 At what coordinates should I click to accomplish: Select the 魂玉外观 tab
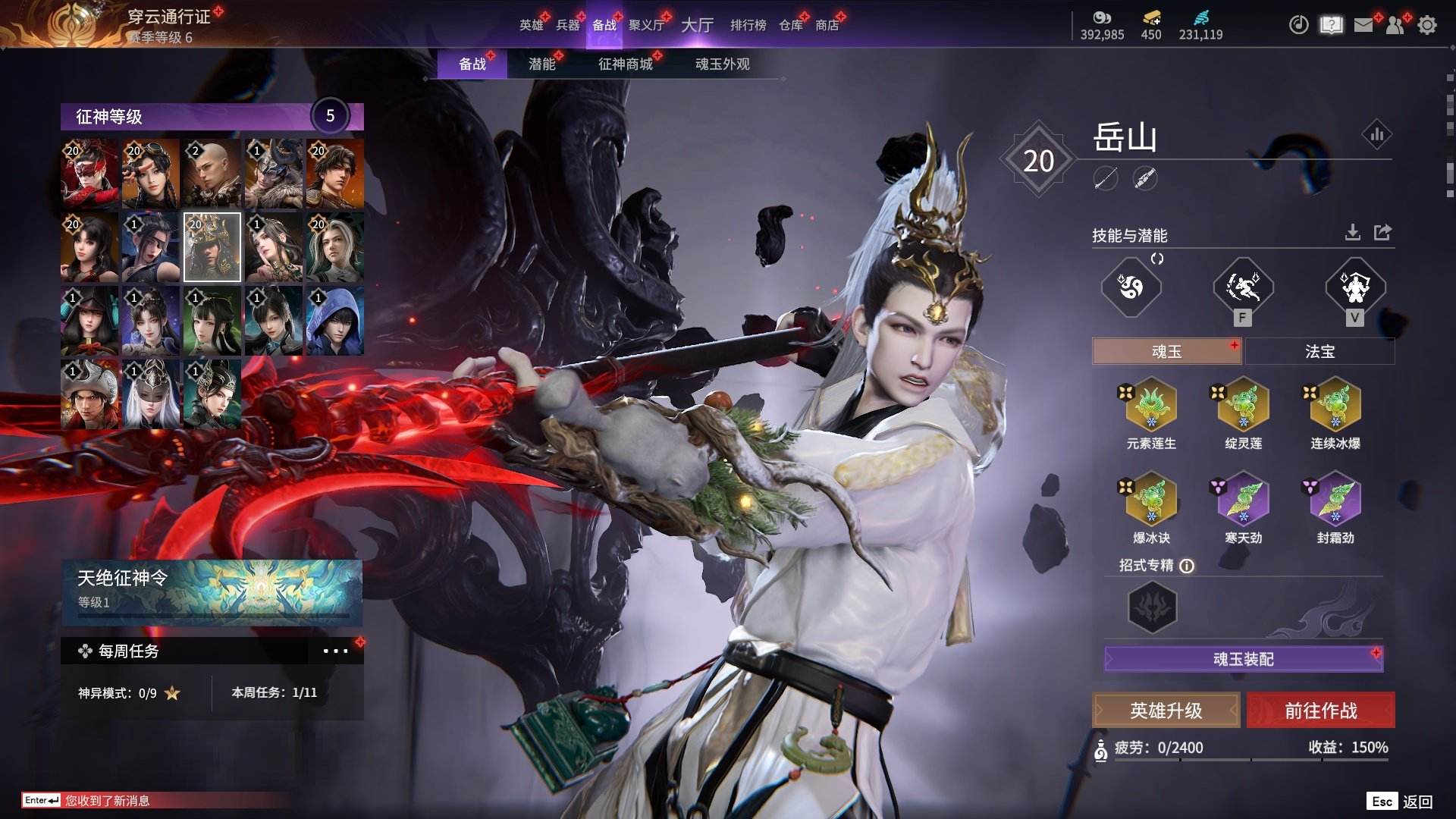722,64
